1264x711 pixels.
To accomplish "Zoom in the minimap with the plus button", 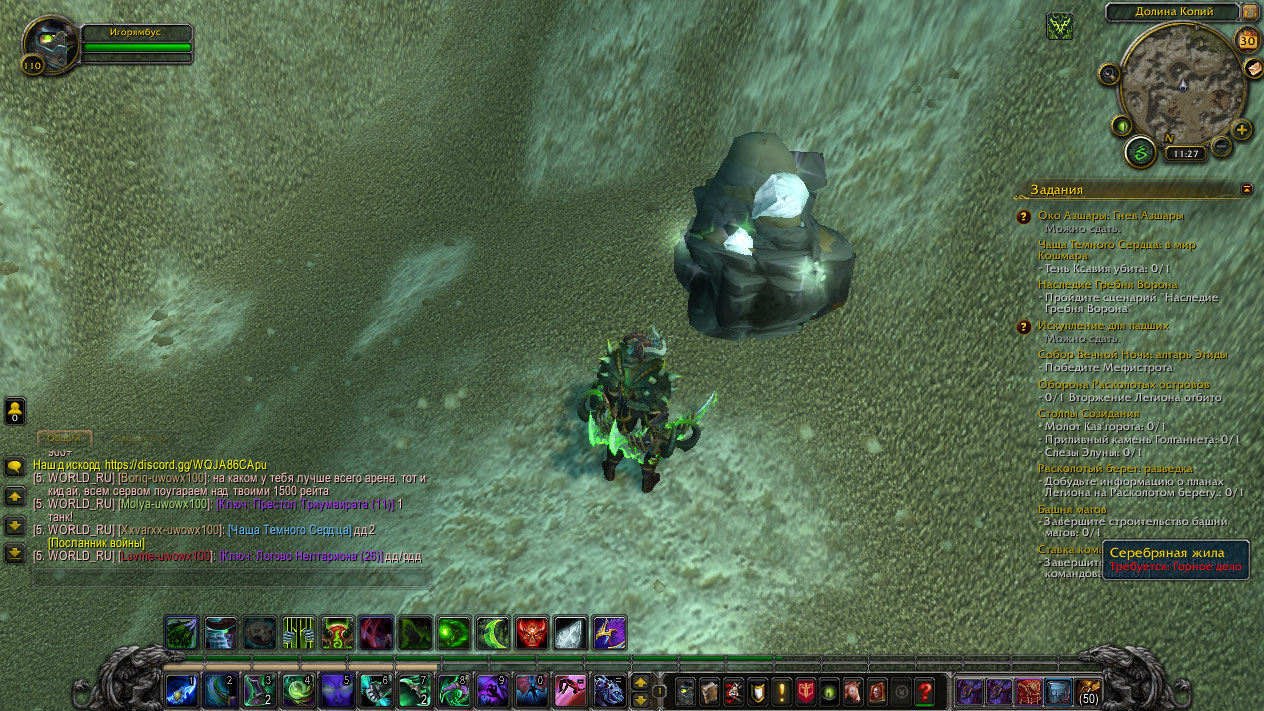I will pos(1241,130).
